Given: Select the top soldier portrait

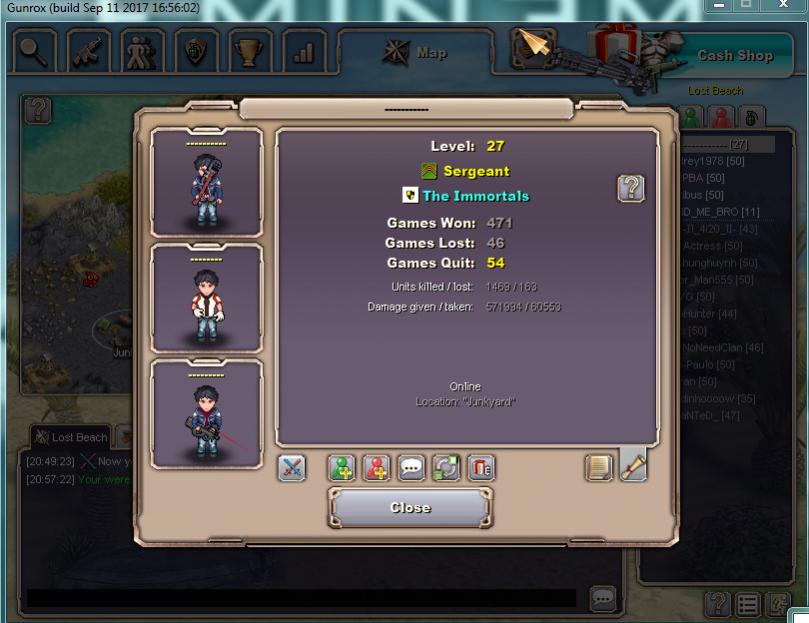Looking at the screenshot, I should (207, 184).
